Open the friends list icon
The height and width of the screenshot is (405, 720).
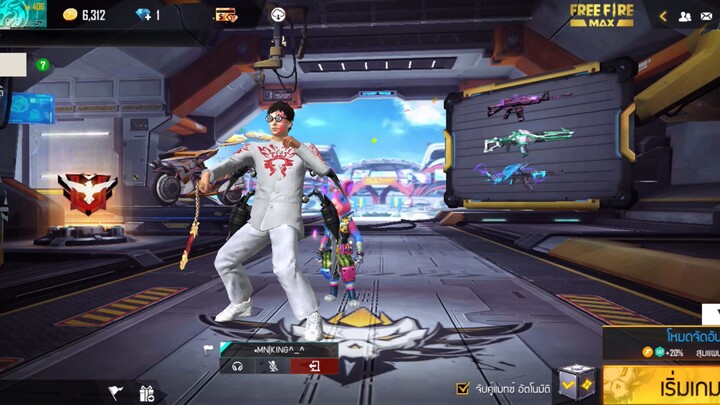(684, 16)
